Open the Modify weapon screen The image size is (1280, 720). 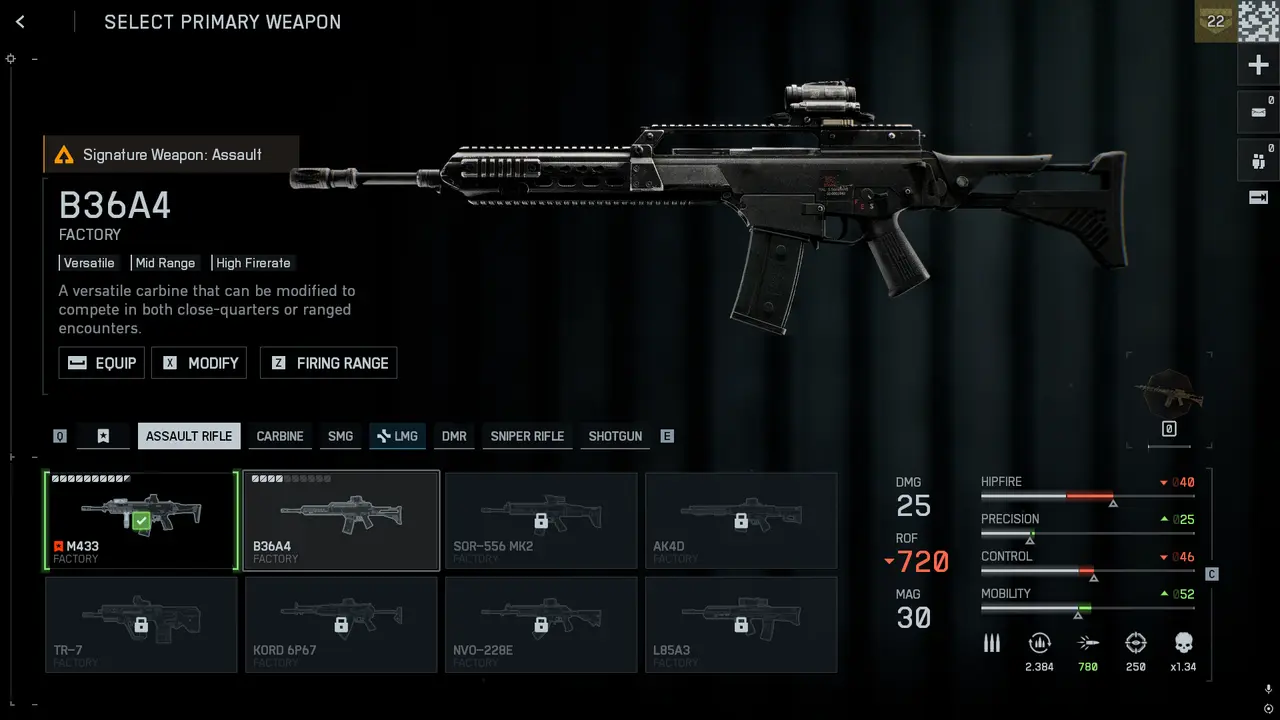(x=199, y=363)
